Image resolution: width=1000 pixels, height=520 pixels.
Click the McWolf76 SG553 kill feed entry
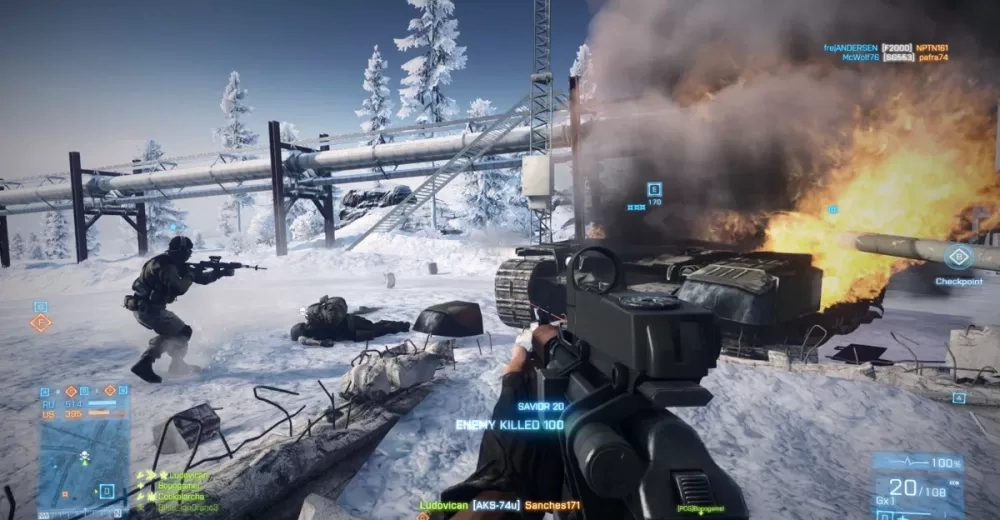point(885,58)
